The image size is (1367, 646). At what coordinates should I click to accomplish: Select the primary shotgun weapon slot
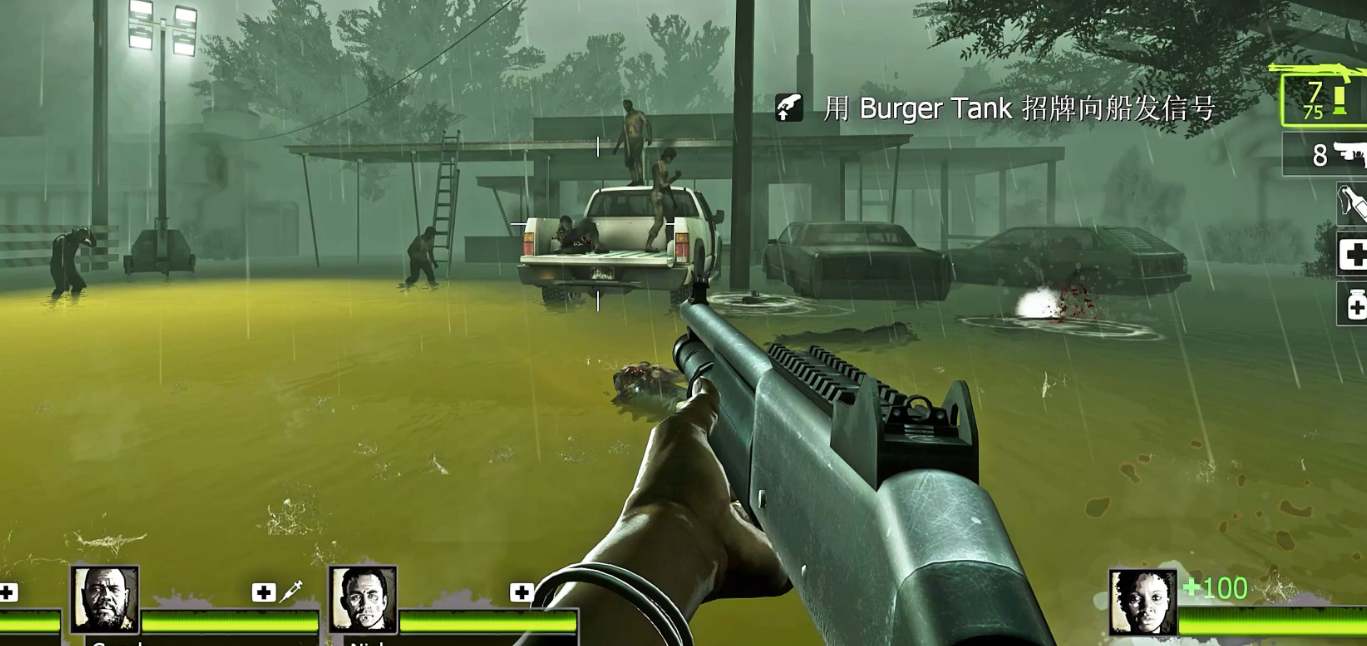pos(1325,97)
